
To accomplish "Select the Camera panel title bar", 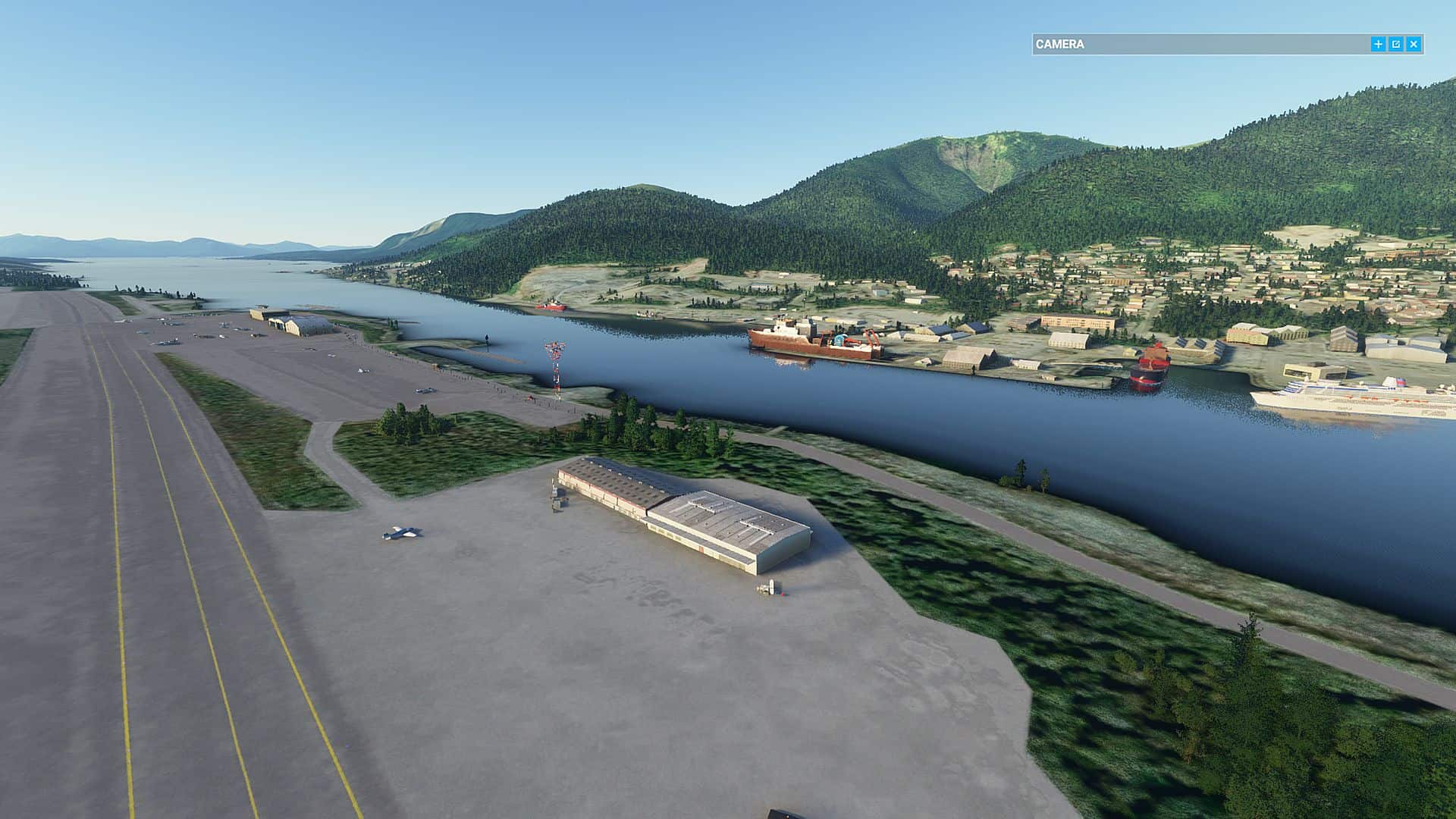I will click(x=1198, y=45).
